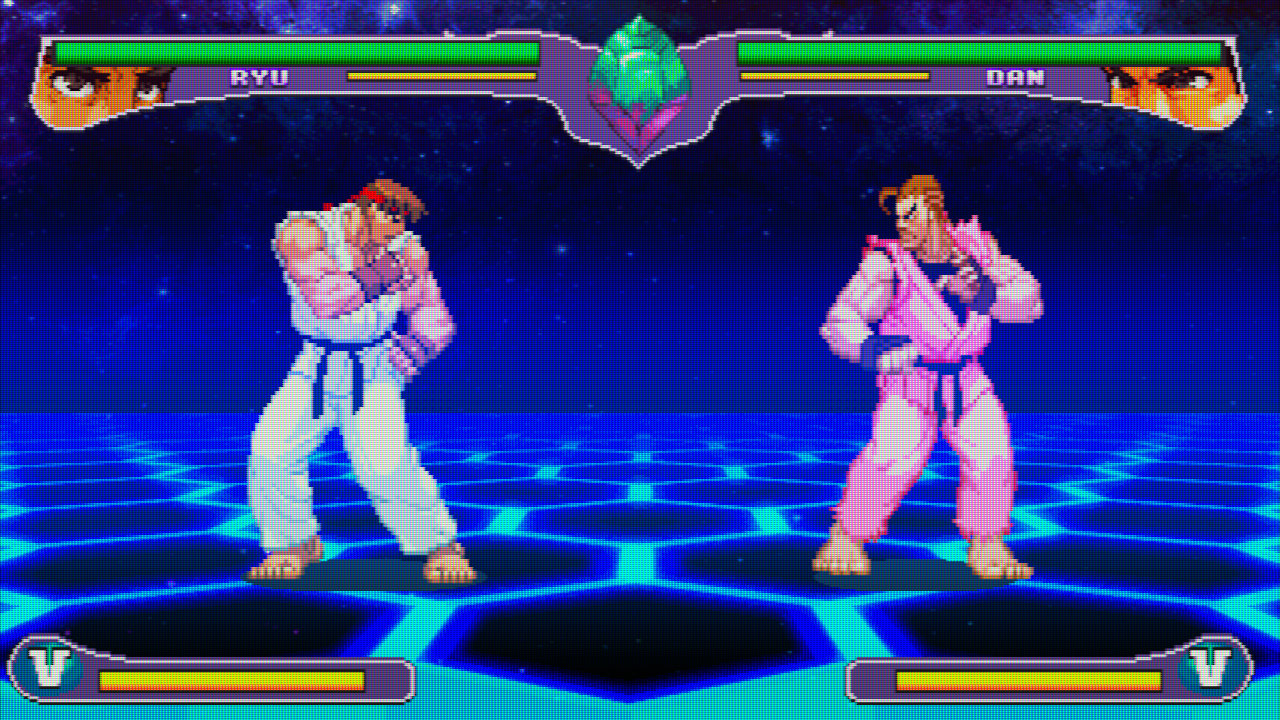
Task: Click Dan's V-ism emblem
Action: pyautogui.click(x=1210, y=669)
